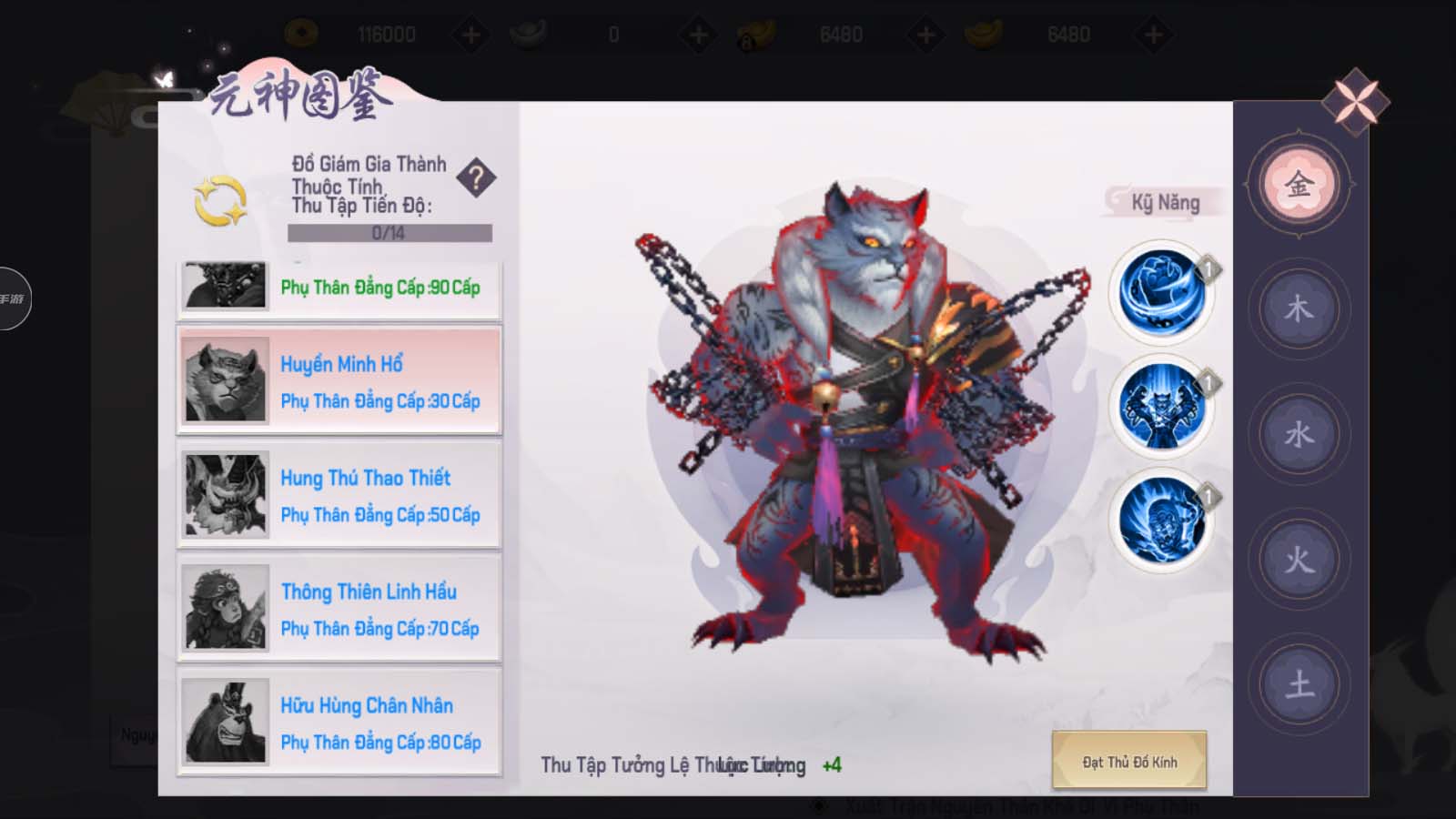Viewport: 1456px width, 819px height.
Task: Switch to the 水 water element tab
Action: pyautogui.click(x=1299, y=434)
